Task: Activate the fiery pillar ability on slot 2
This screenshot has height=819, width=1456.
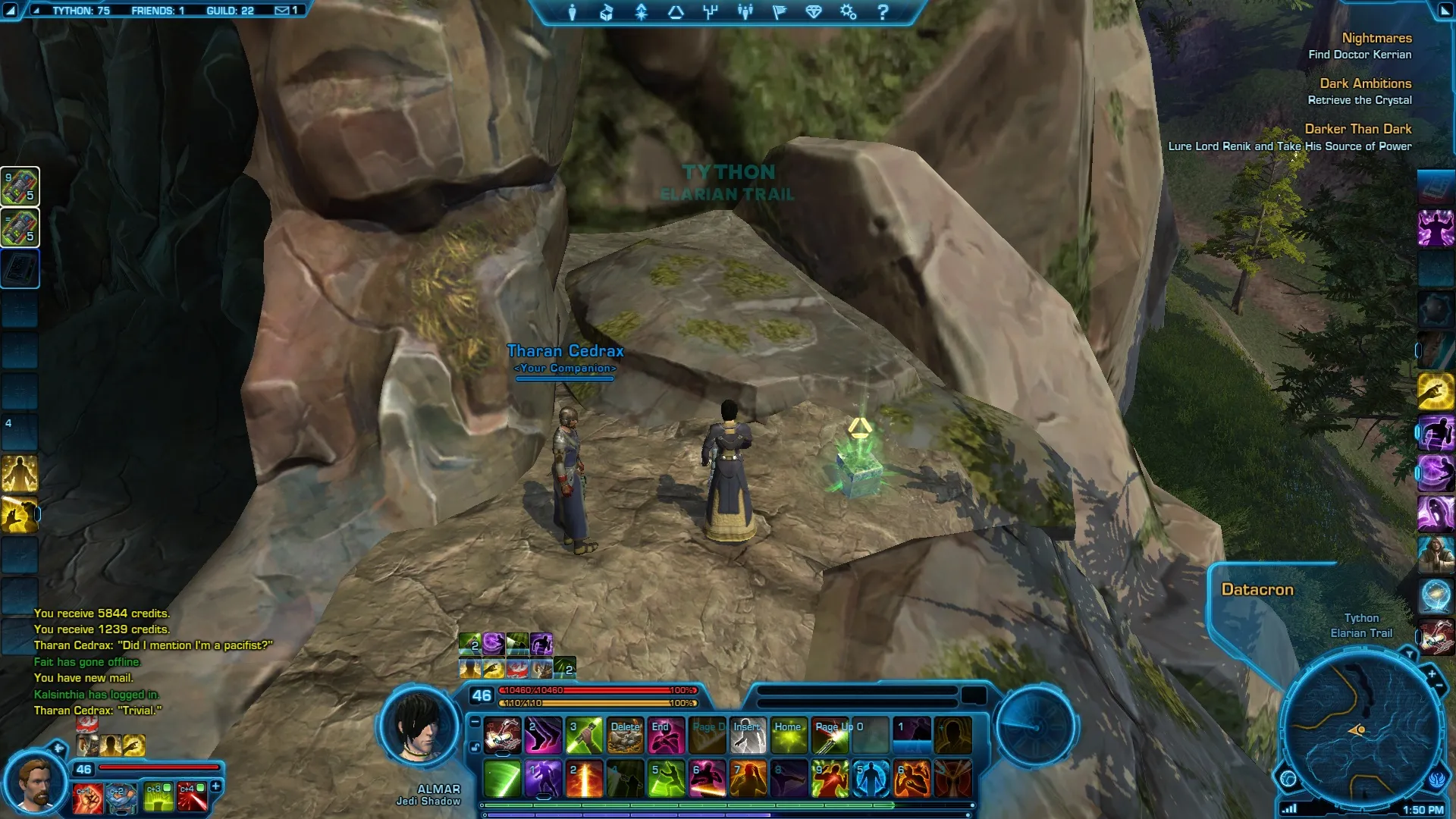Action: point(585,779)
